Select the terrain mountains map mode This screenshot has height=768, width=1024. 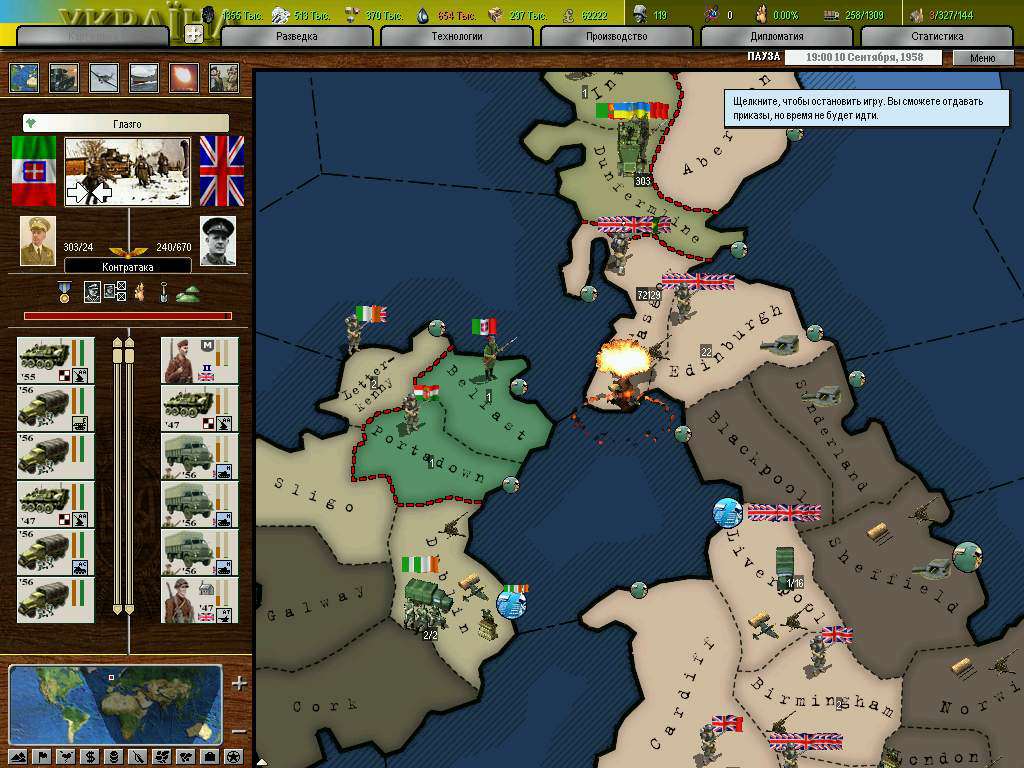(17, 756)
